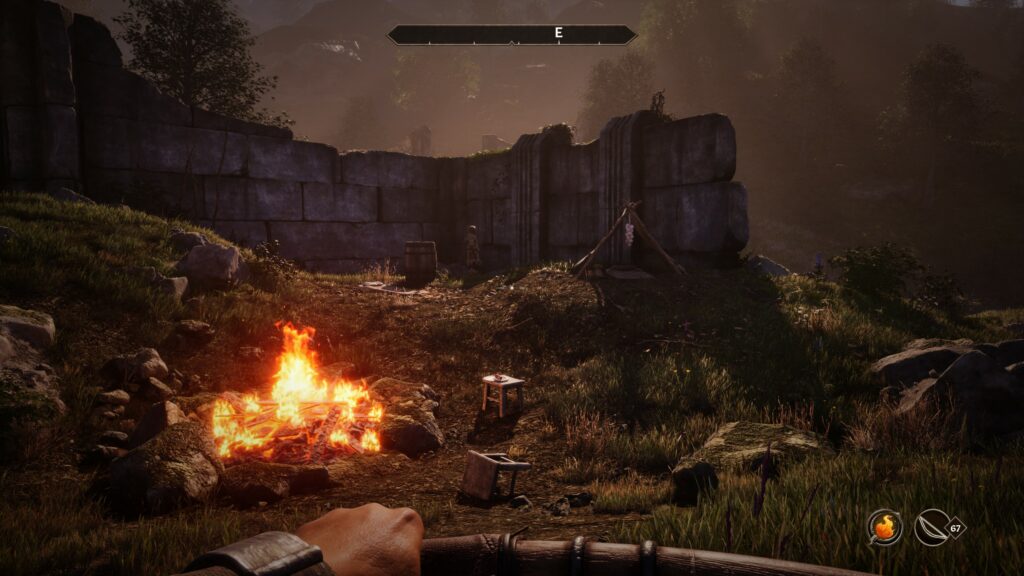Click the compass bar showing East
Viewport: 1024px width, 576px height.
click(512, 34)
